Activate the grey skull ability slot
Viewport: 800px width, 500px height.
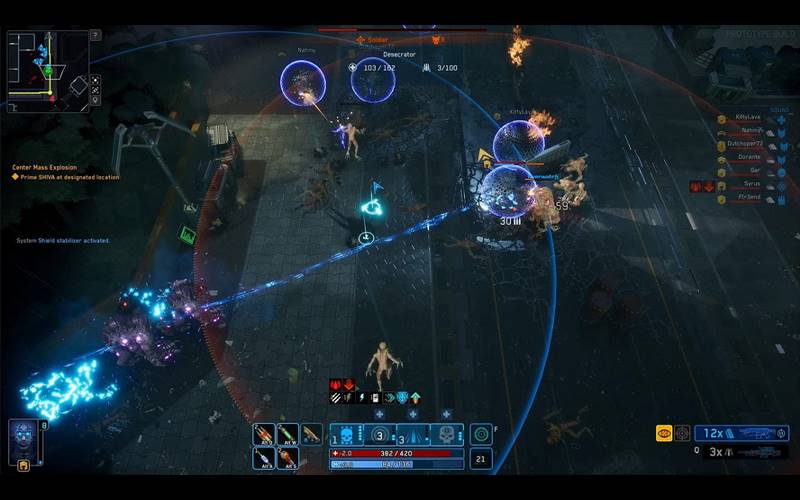click(446, 434)
